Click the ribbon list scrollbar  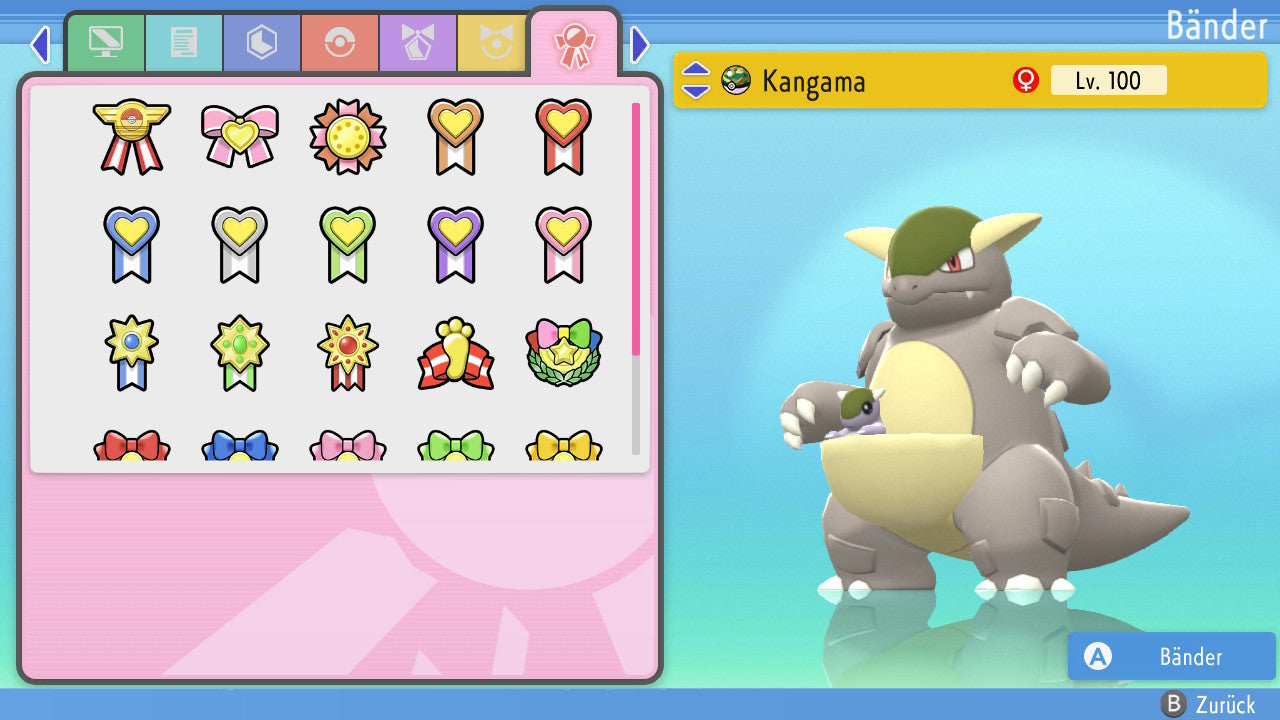pos(636,278)
